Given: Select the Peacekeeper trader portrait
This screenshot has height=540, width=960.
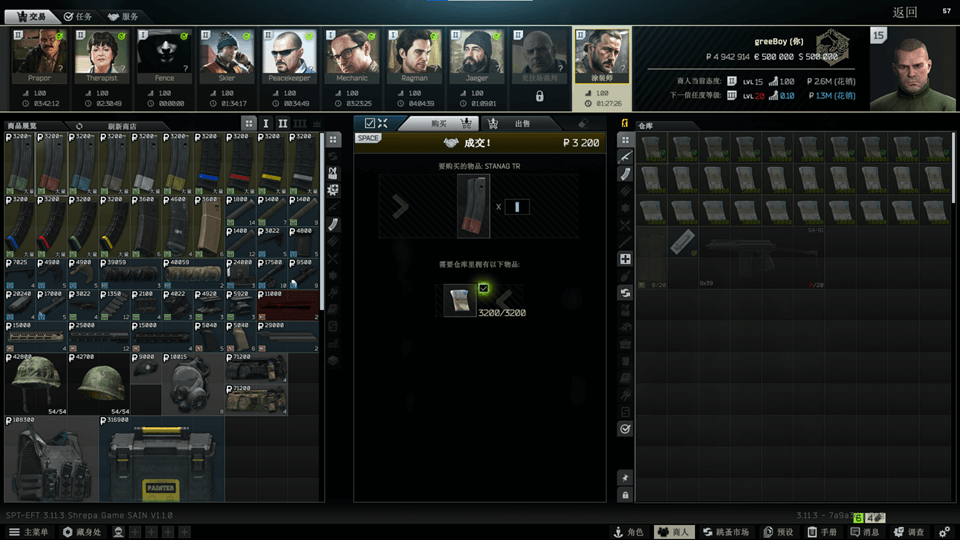Looking at the screenshot, I should [289, 57].
